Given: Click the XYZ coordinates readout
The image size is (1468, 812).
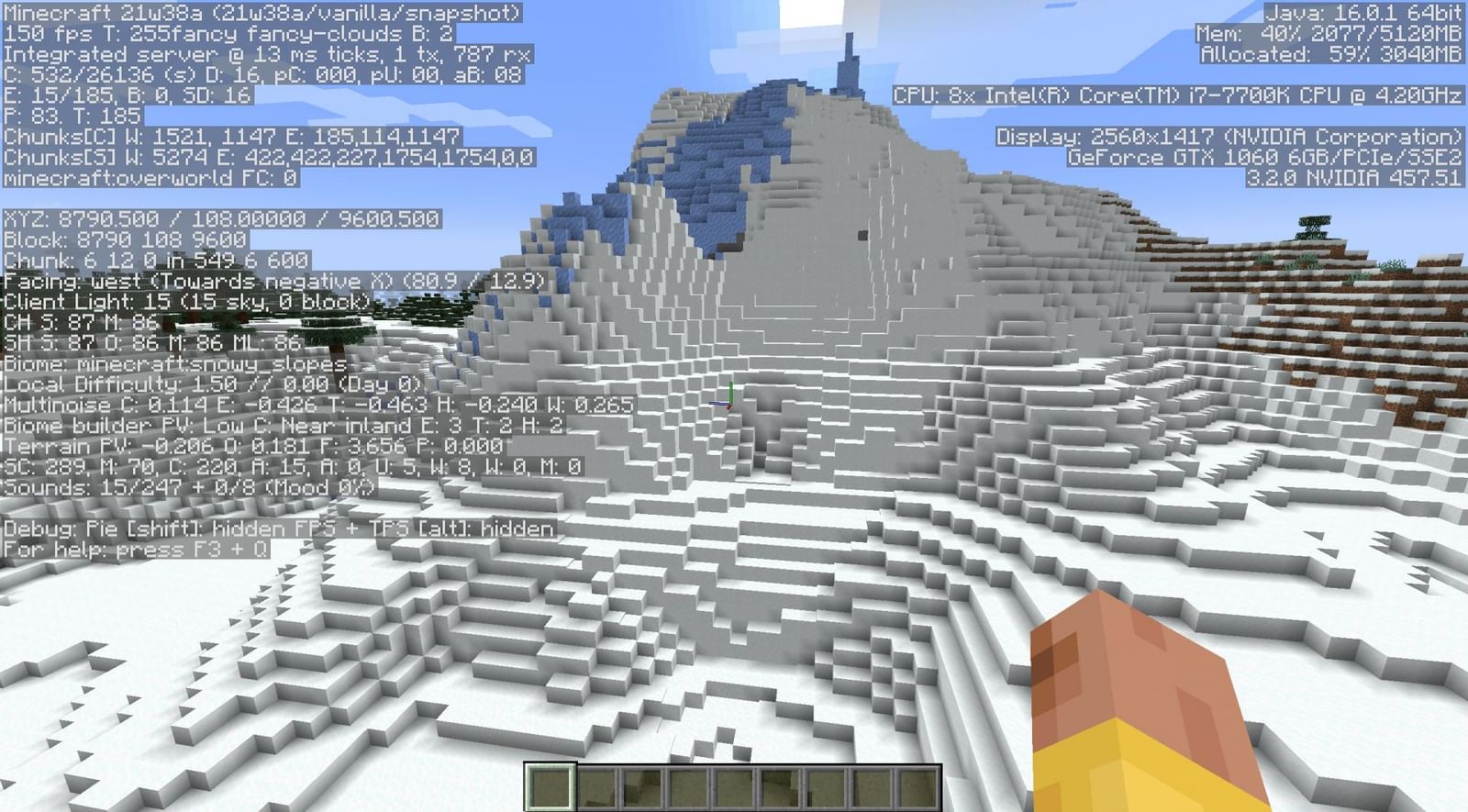Looking at the screenshot, I should [x=220, y=218].
